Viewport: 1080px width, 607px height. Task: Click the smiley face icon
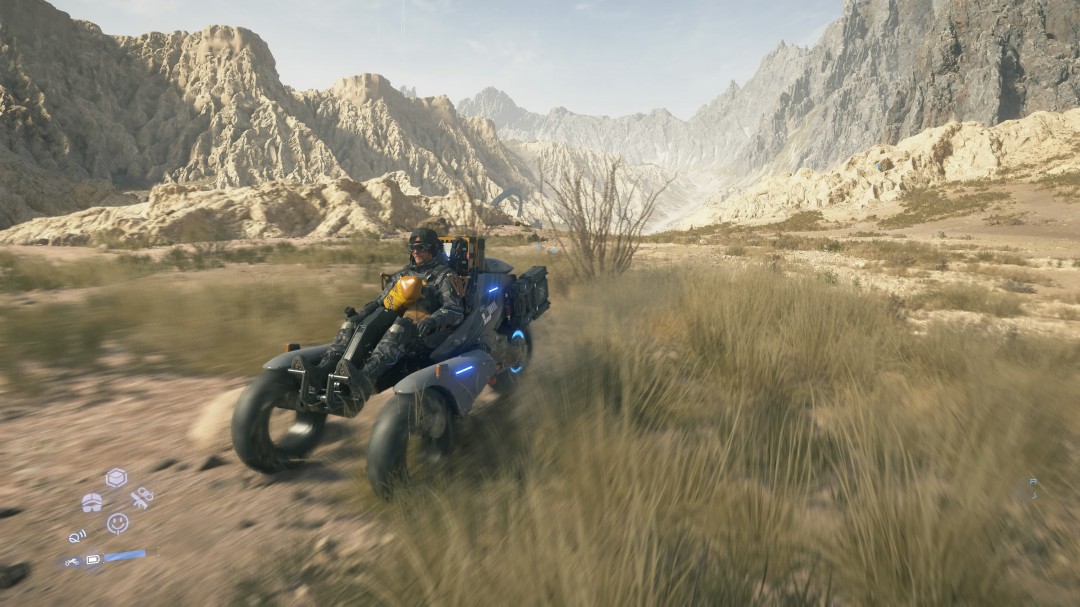click(117, 522)
